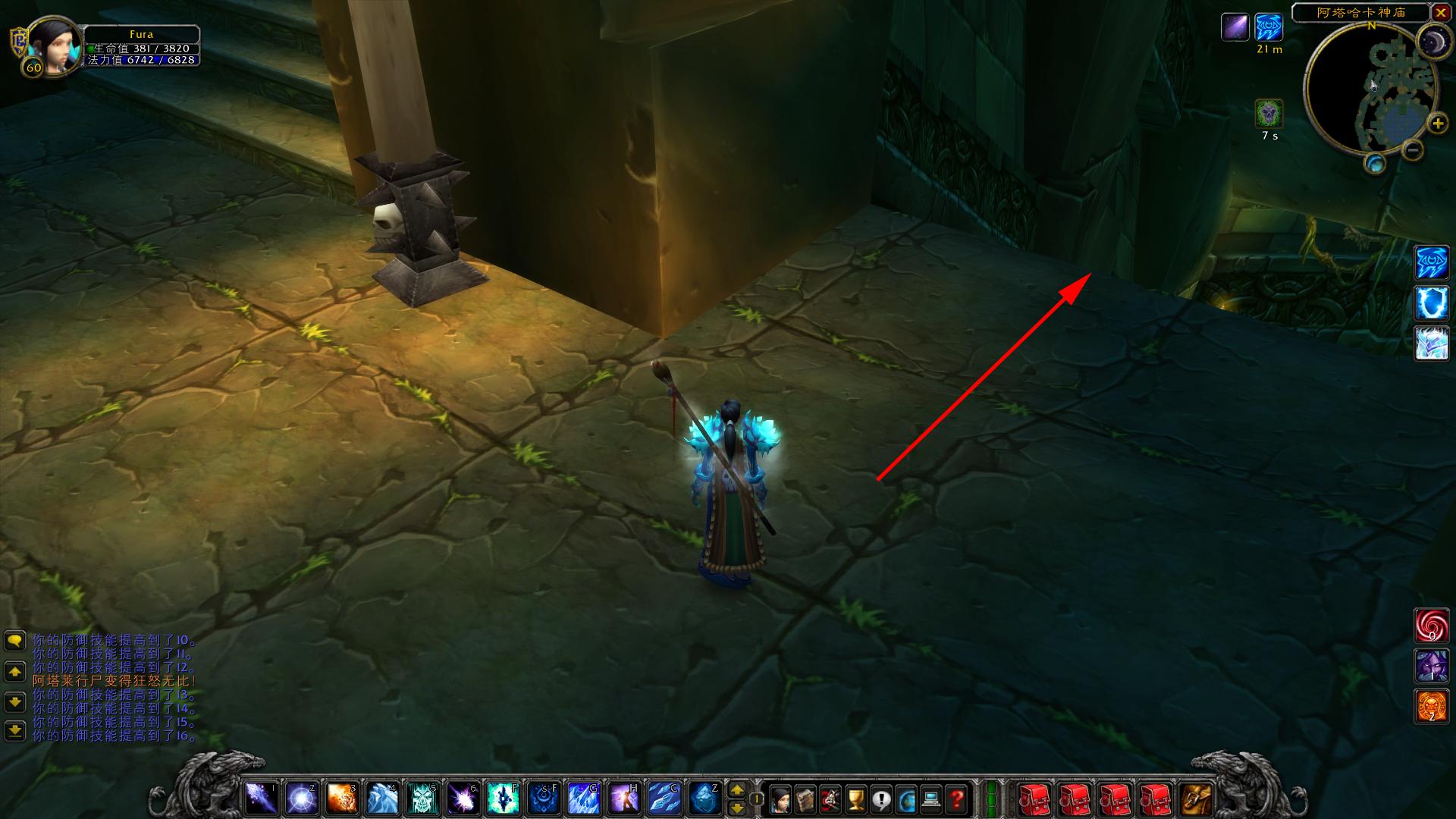Open the spellbook micro button

point(805,799)
